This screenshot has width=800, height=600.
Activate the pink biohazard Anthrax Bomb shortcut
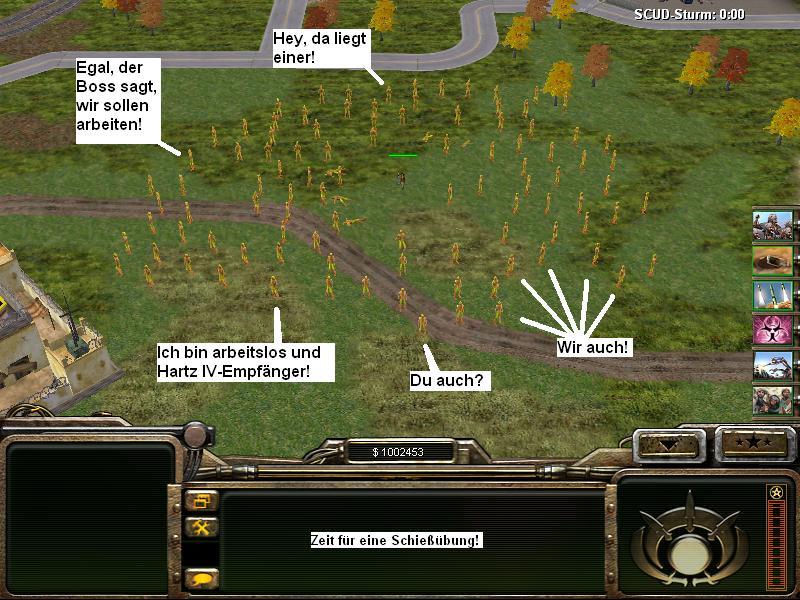773,330
